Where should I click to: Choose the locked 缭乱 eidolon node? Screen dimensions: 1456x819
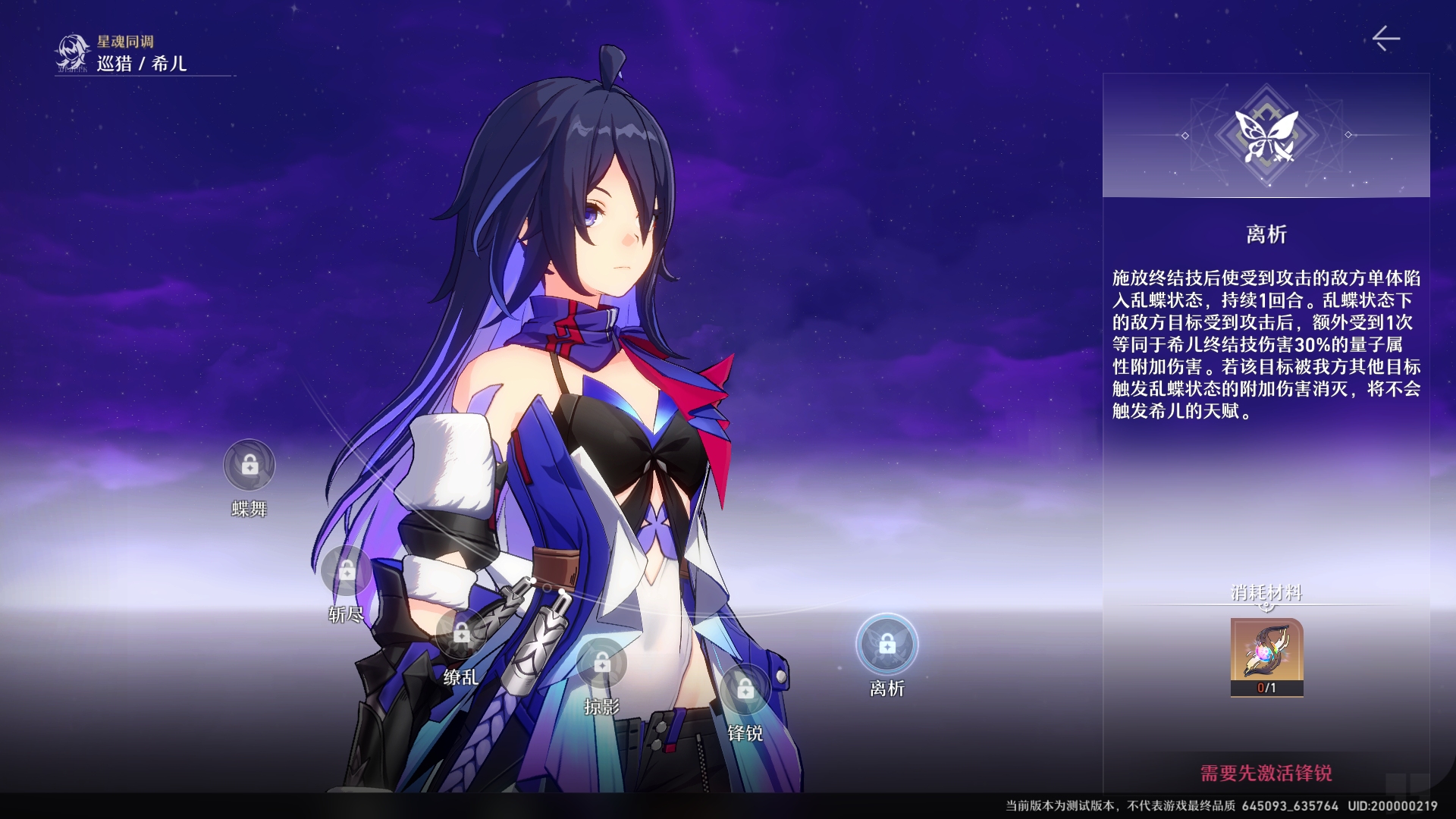(462, 633)
